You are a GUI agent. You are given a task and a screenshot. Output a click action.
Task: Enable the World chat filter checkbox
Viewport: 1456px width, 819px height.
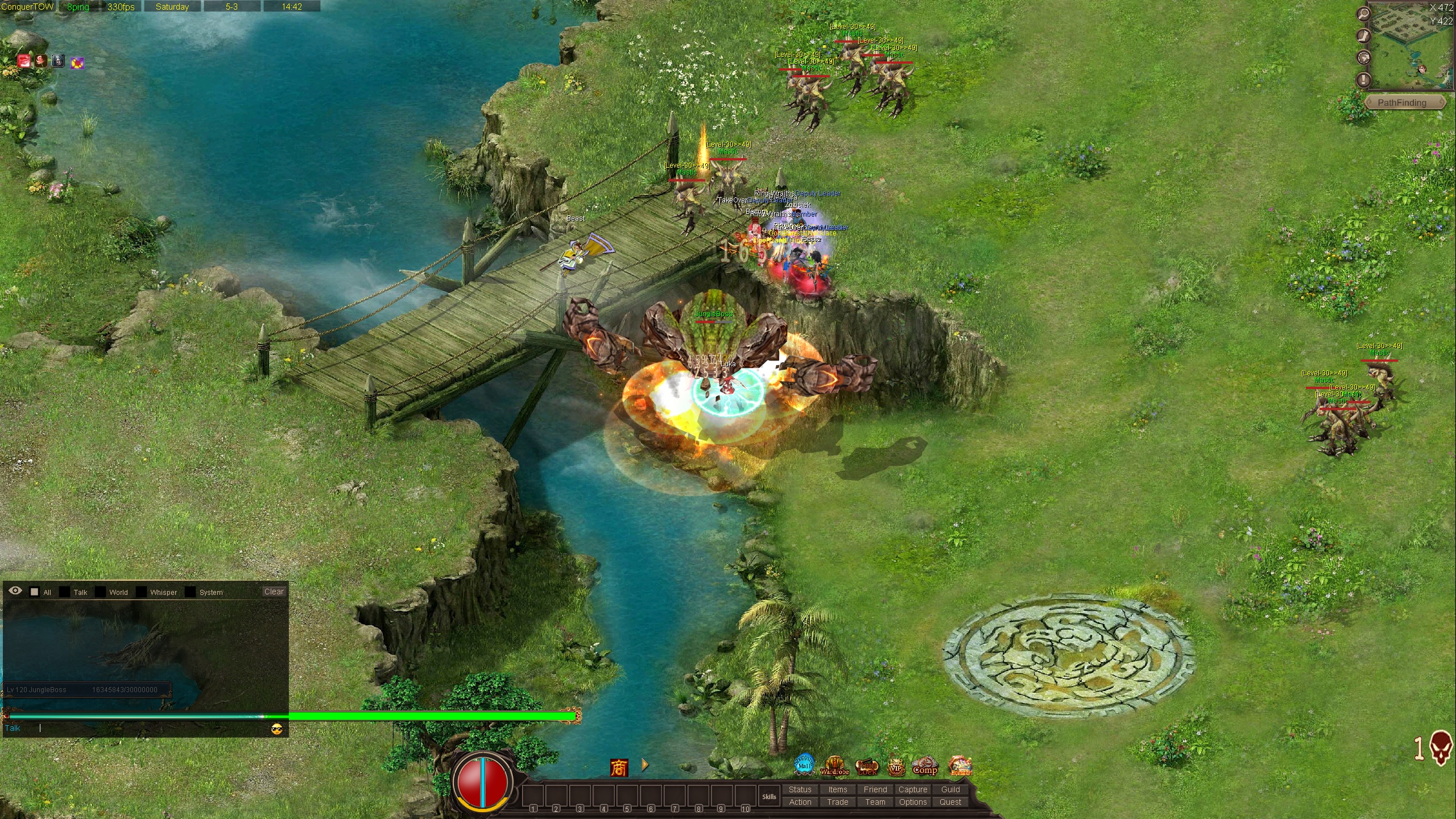tap(100, 592)
